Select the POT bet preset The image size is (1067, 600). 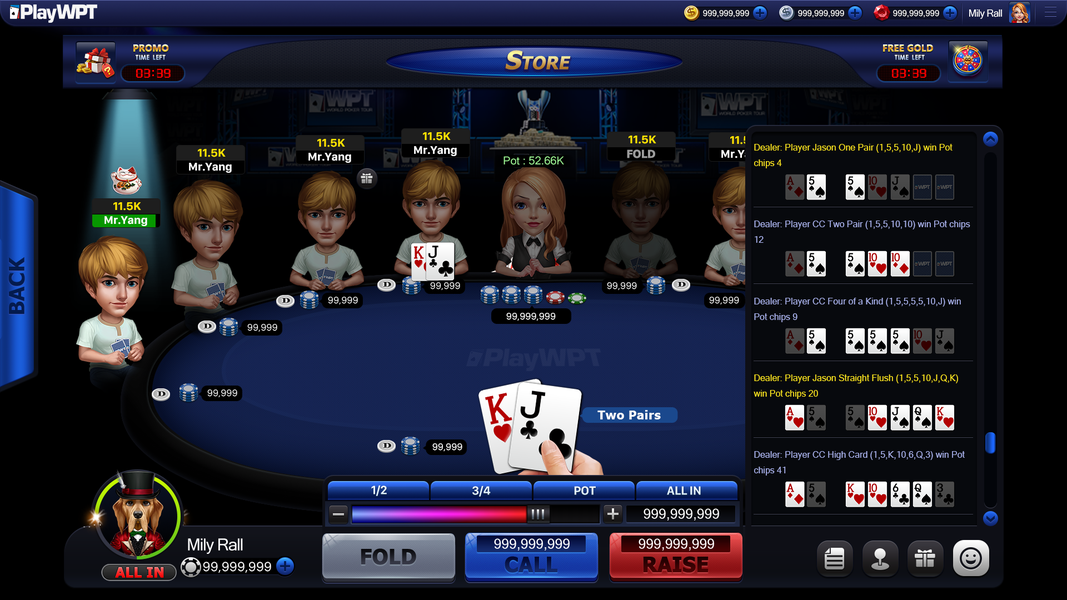584,490
